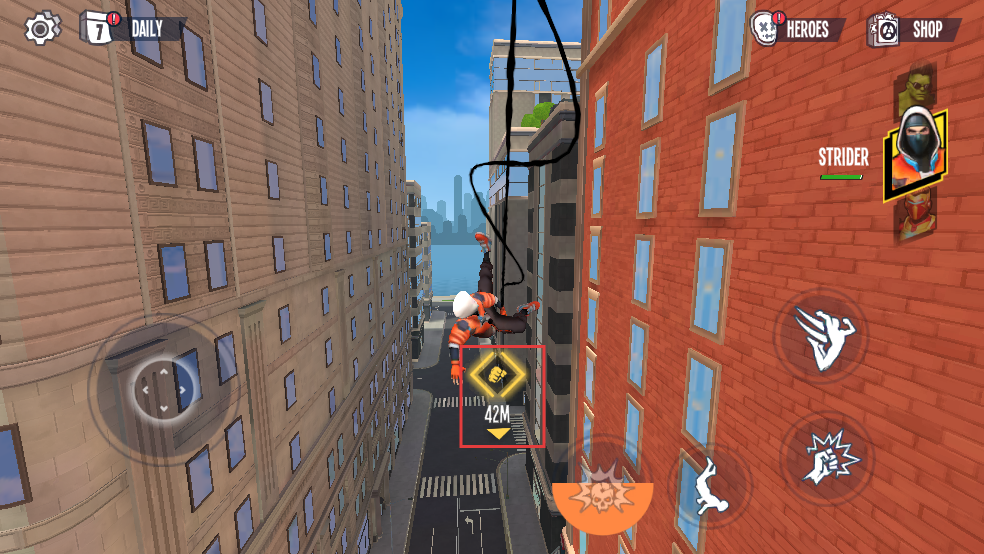The height and width of the screenshot is (554, 984).
Task: Open the Shop
Action: tap(914, 29)
